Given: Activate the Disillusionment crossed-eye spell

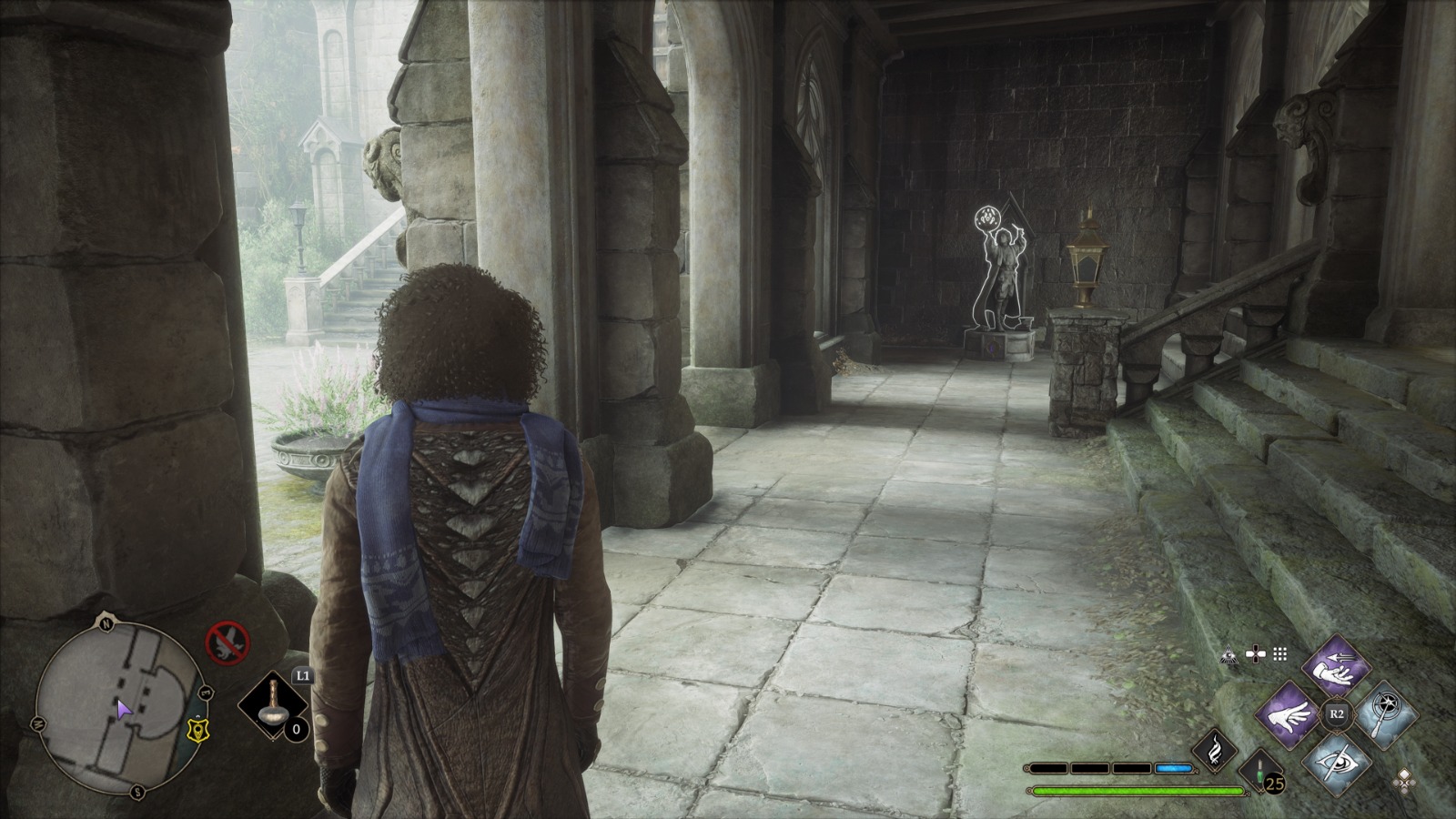Looking at the screenshot, I should coord(1336,761).
